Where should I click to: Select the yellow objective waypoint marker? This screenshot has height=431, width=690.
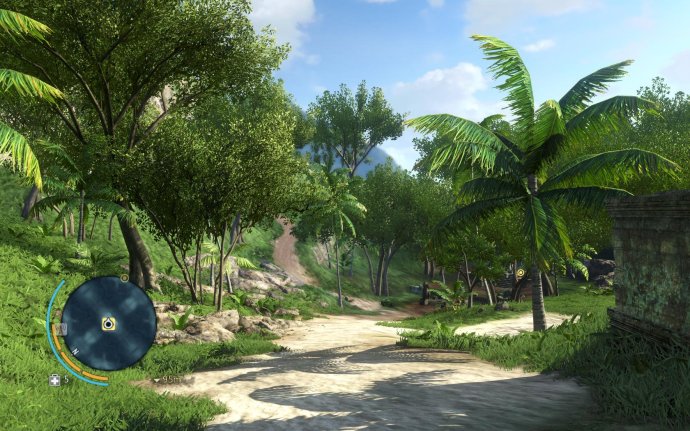point(520,272)
